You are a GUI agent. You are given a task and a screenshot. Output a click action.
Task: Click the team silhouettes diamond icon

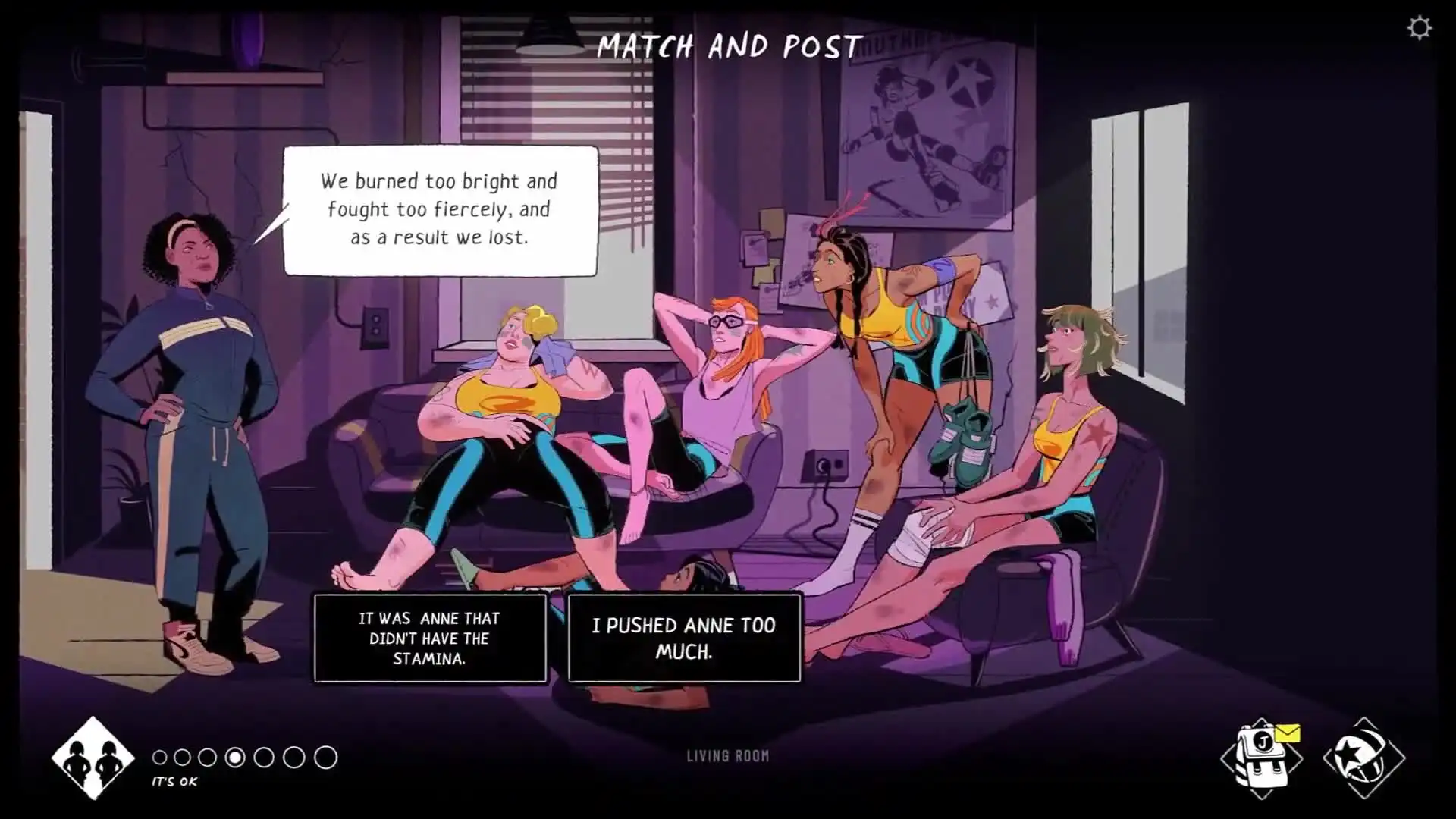point(93,758)
